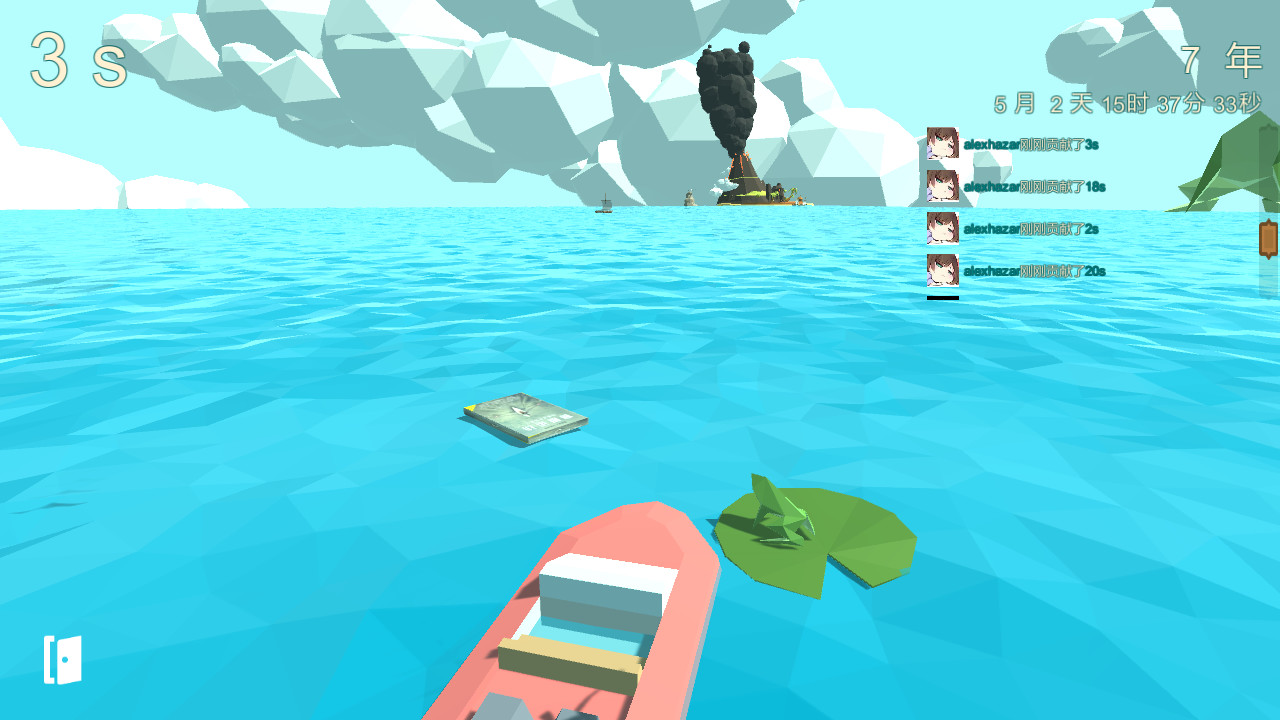Click the sailboat near the horizon
1280x720 pixels.
[603, 206]
